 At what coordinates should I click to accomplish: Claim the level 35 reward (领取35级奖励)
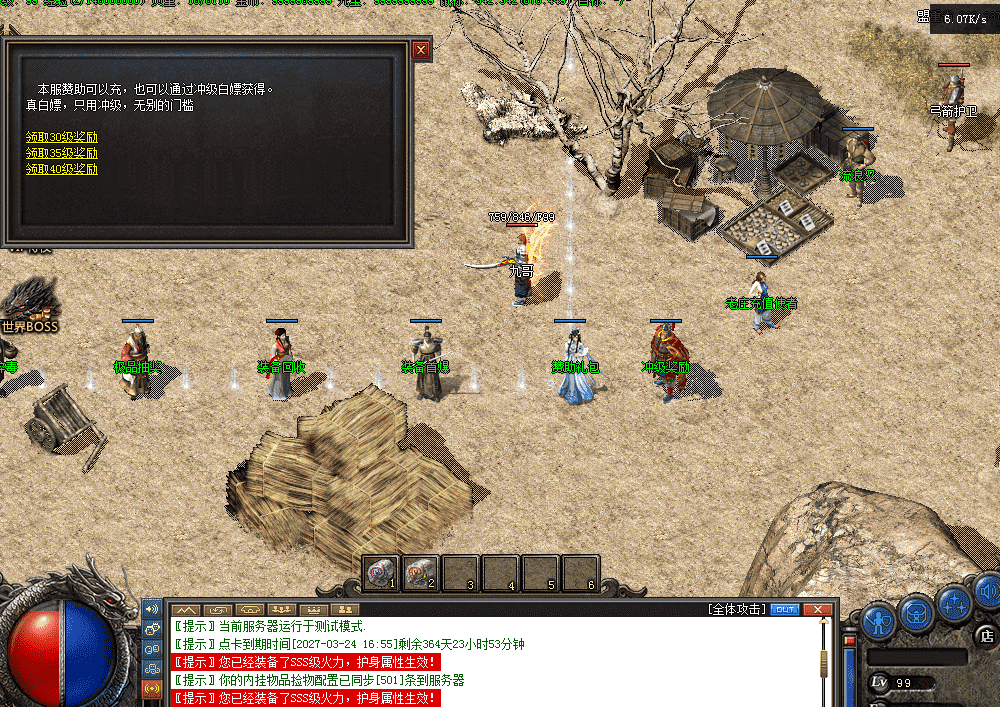(x=62, y=153)
